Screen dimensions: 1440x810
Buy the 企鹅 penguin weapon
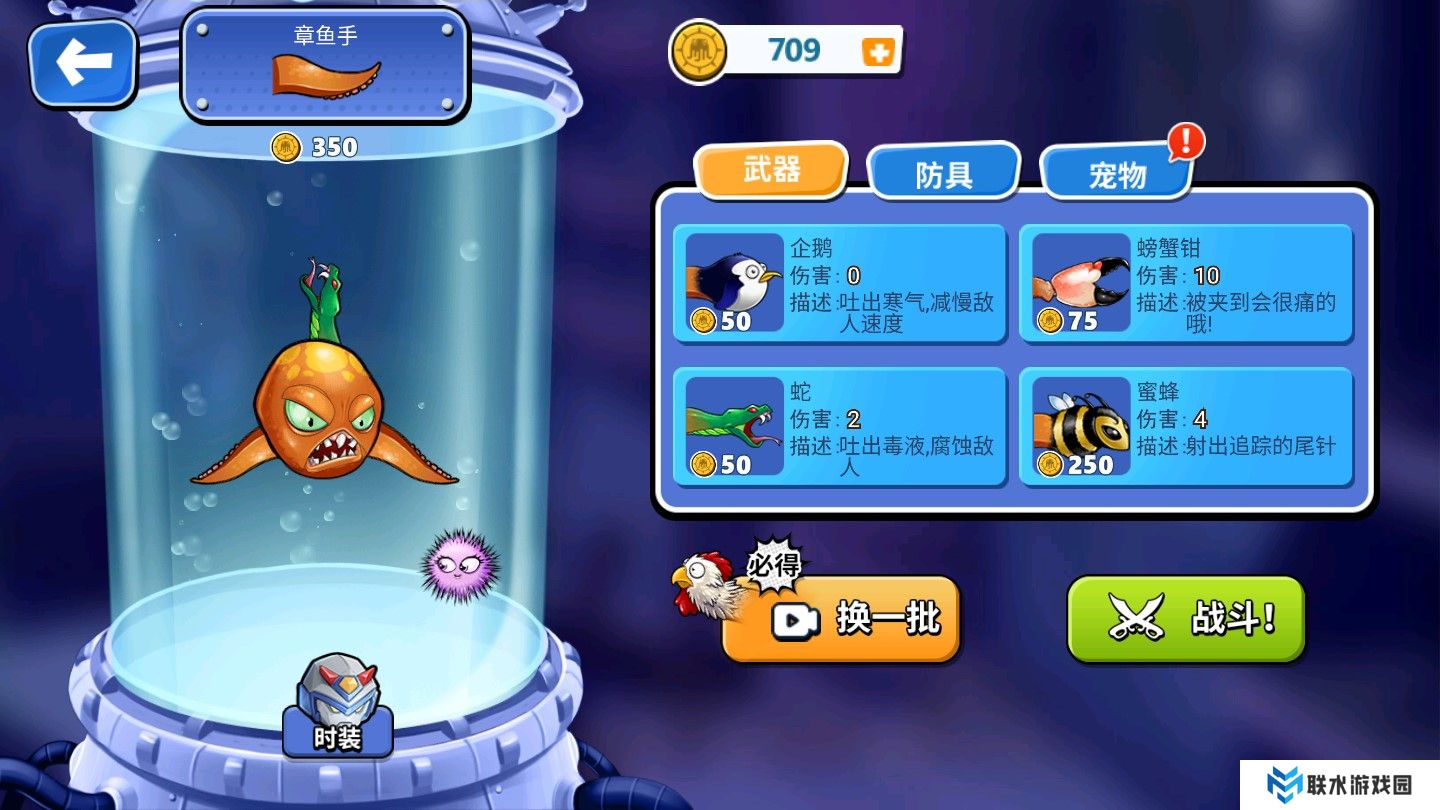[839, 285]
